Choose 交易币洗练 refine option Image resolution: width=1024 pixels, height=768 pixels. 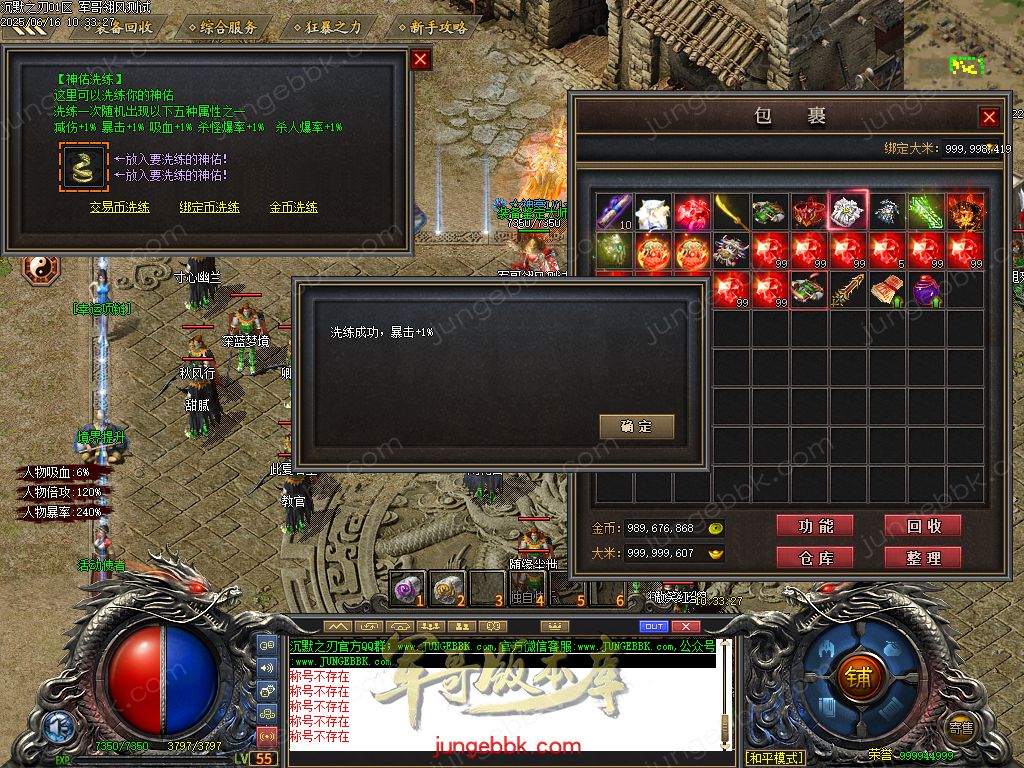point(120,207)
